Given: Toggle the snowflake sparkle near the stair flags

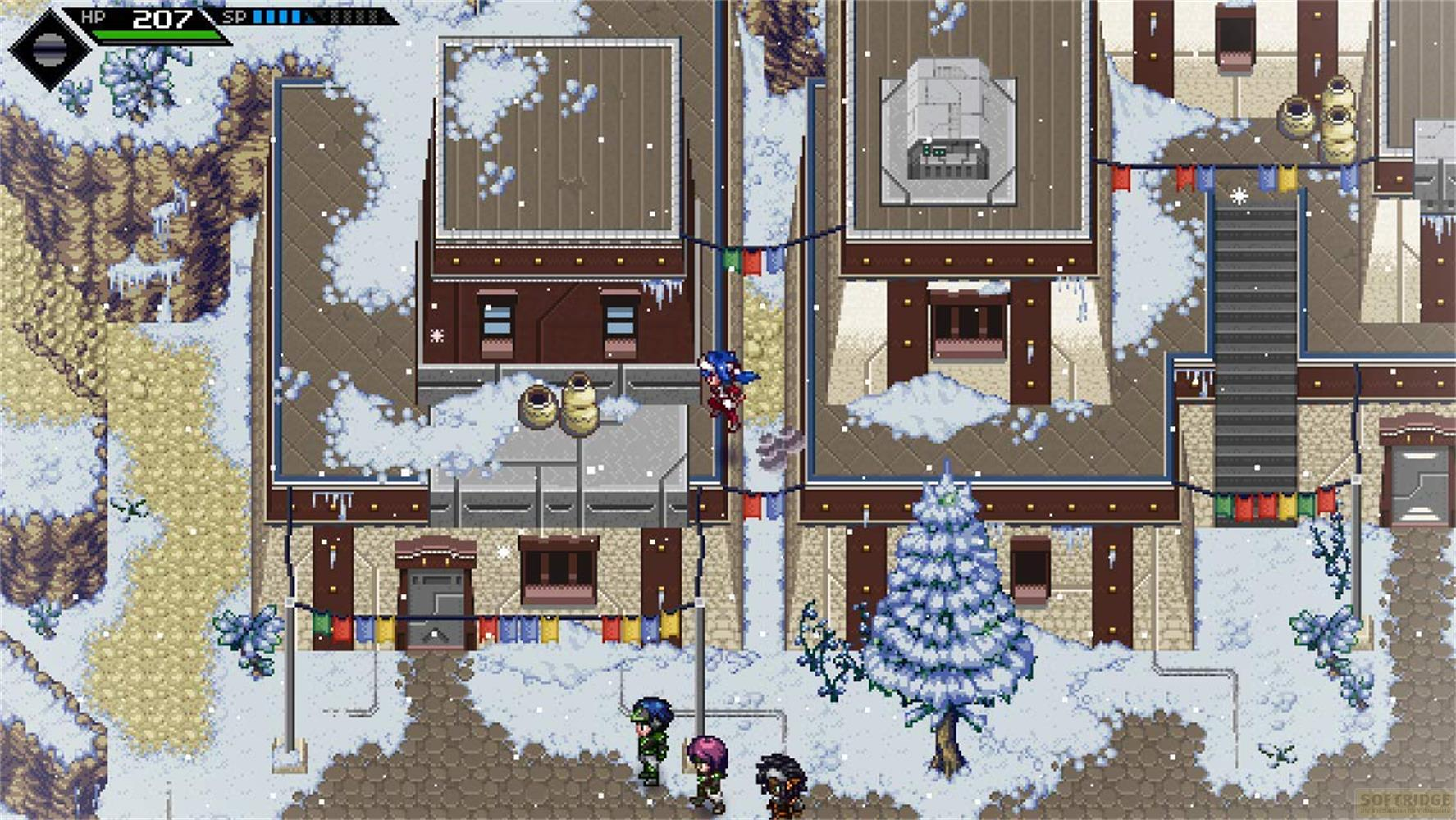Looking at the screenshot, I should pyautogui.click(x=1239, y=194).
